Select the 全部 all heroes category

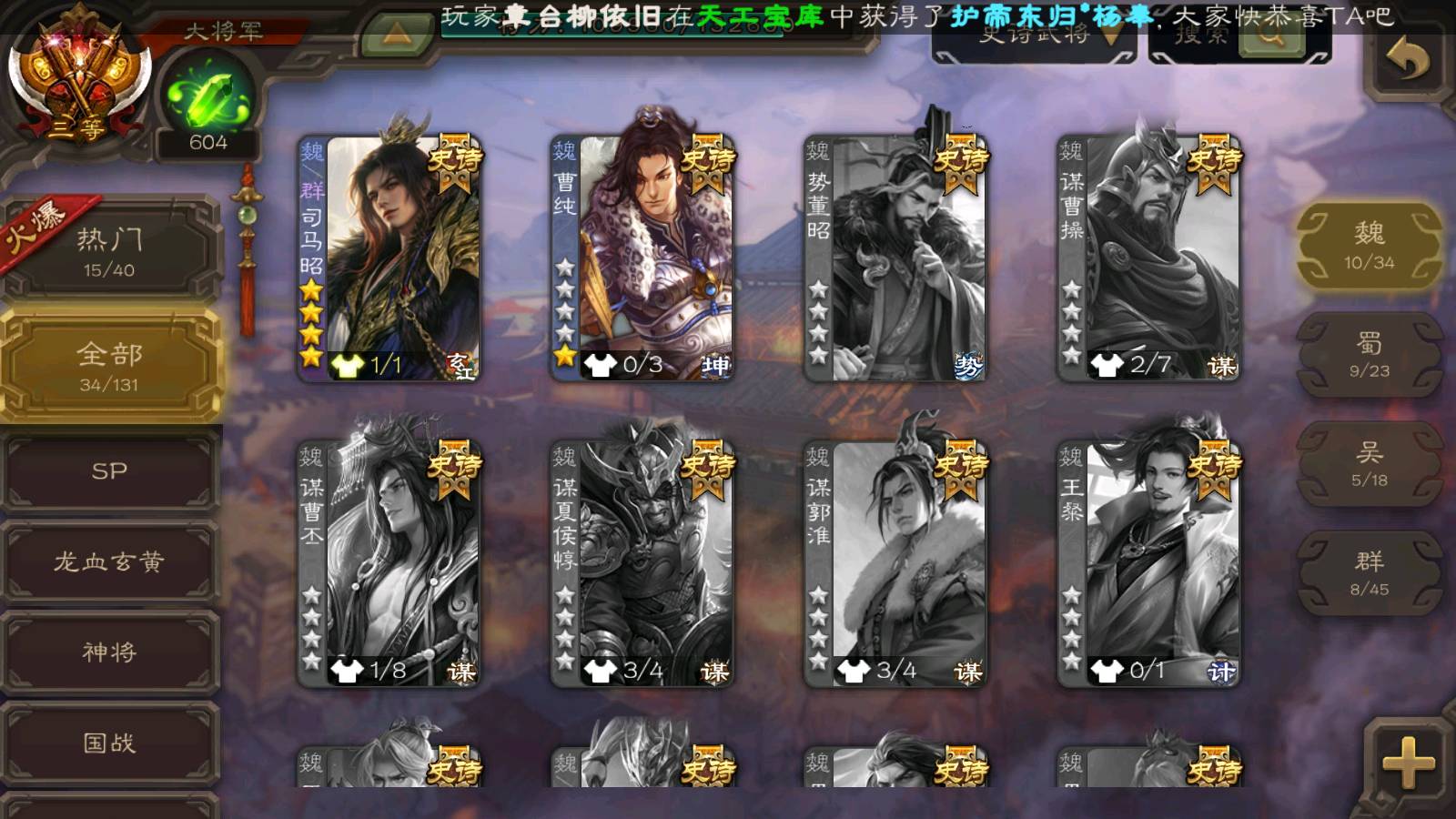(x=109, y=366)
